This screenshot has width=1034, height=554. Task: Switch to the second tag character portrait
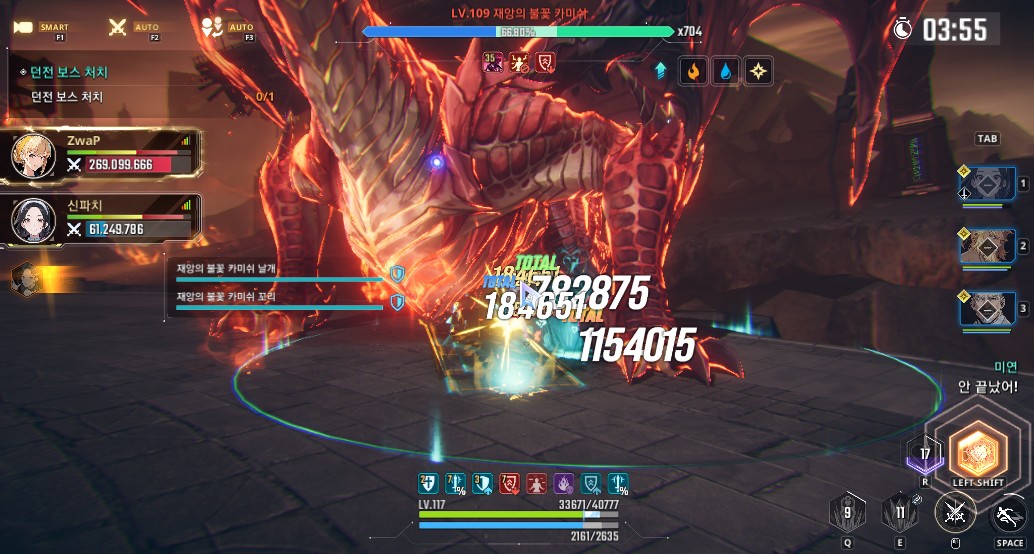pyautogui.click(x=987, y=247)
